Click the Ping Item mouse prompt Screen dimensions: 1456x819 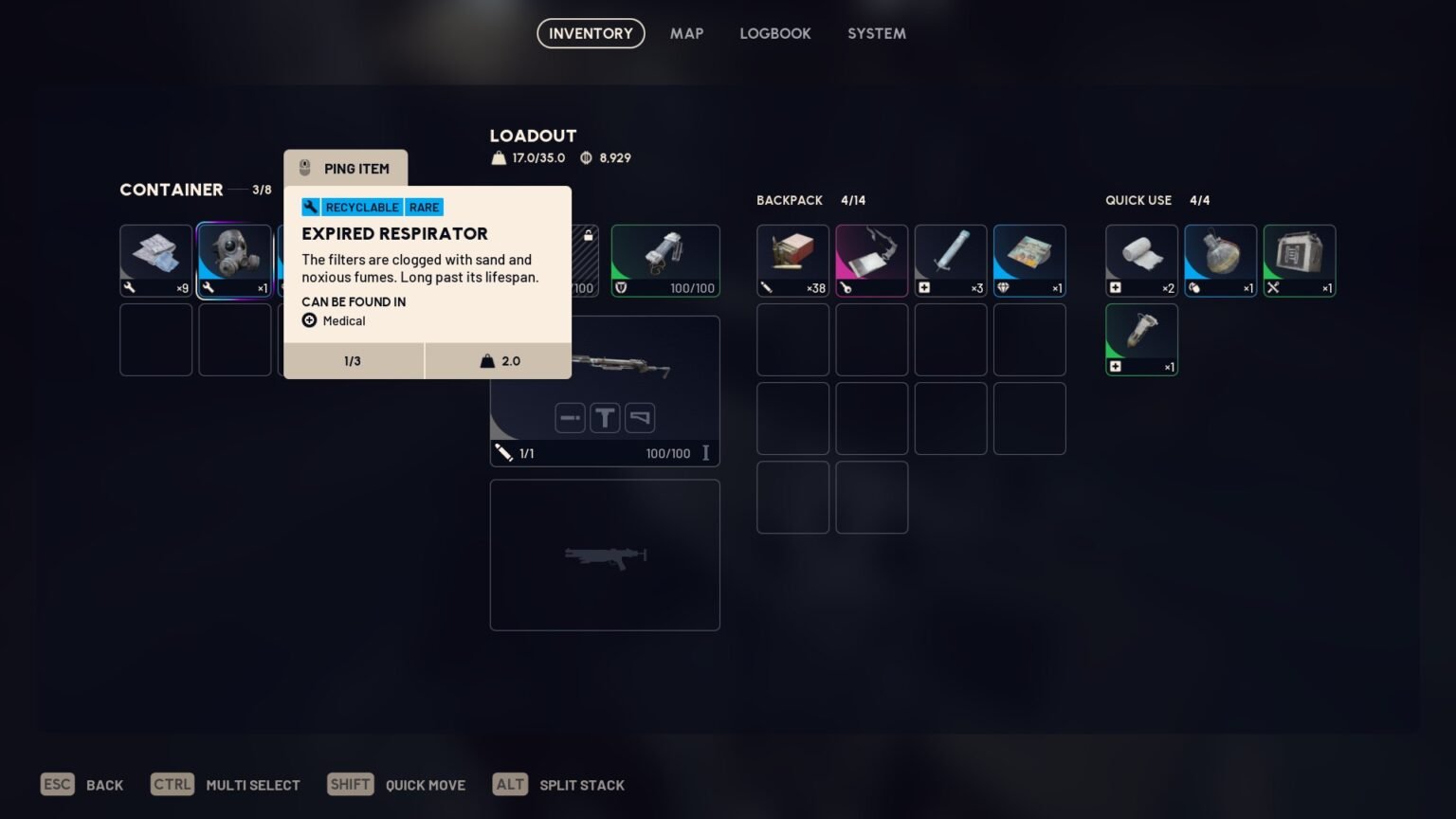tap(345, 168)
